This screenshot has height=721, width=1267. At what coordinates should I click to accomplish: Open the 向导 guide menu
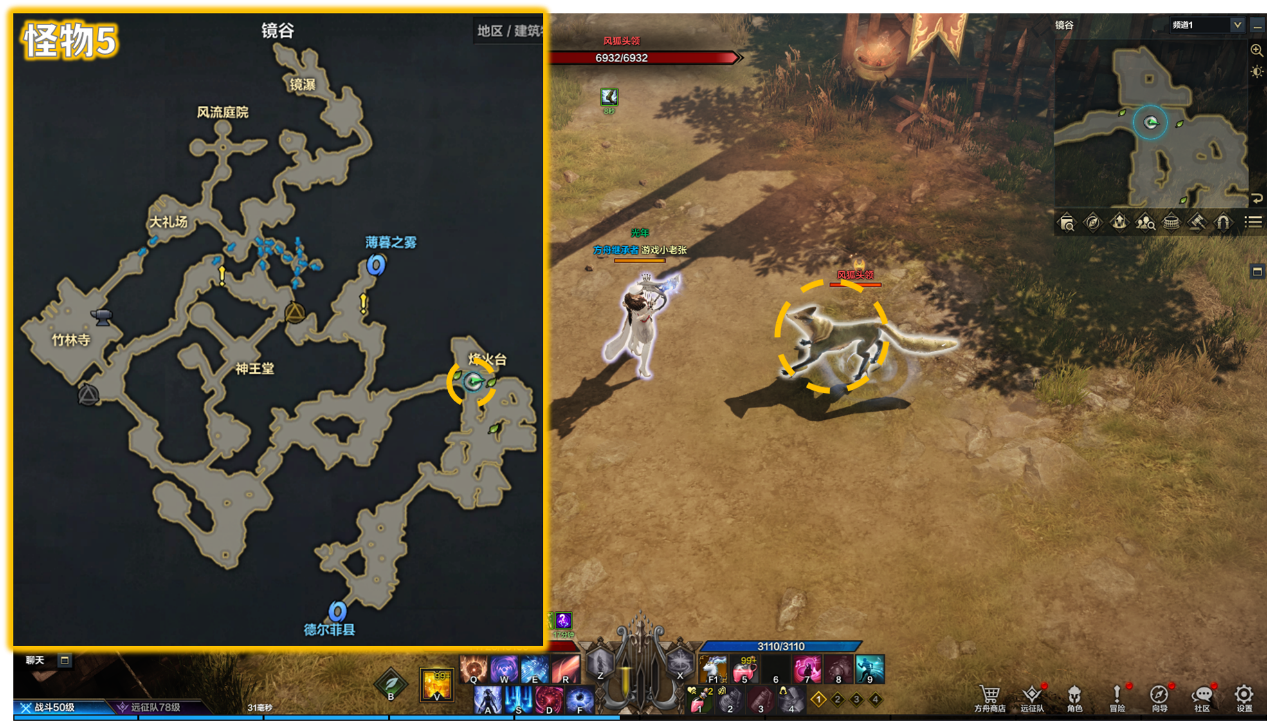coord(1159,697)
